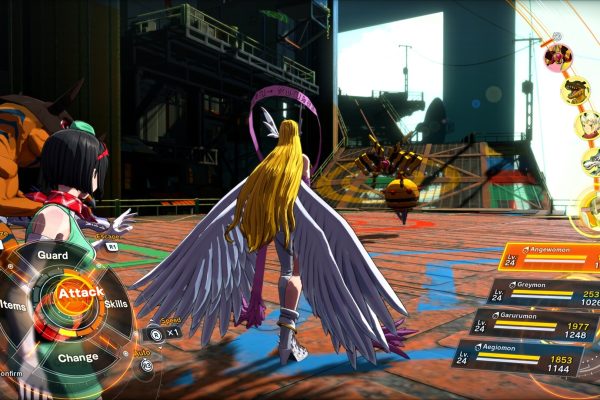
Task: Click the first turn order portrait
Action: (x=558, y=56)
